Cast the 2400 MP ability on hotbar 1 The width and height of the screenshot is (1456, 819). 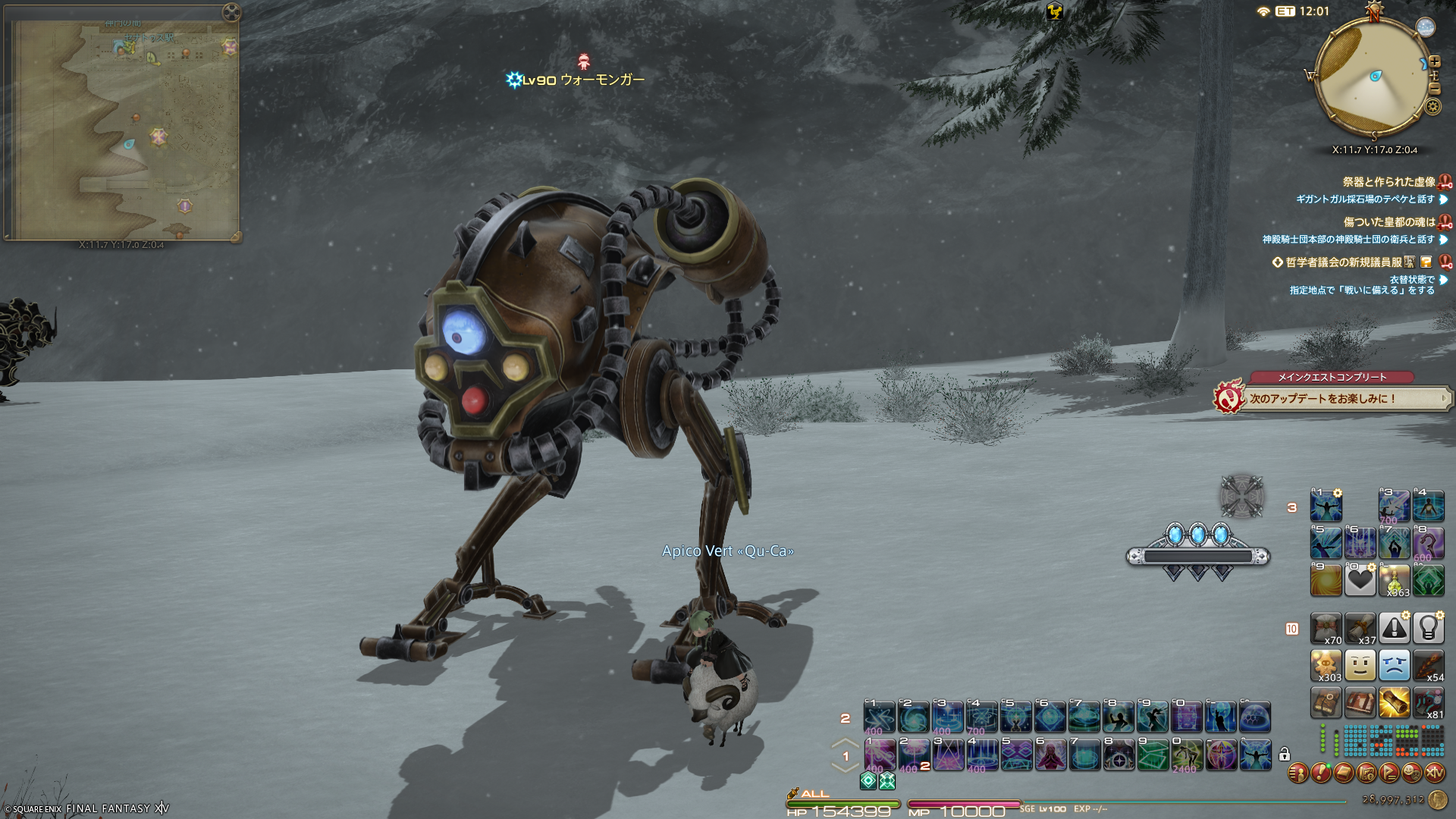click(x=1186, y=755)
